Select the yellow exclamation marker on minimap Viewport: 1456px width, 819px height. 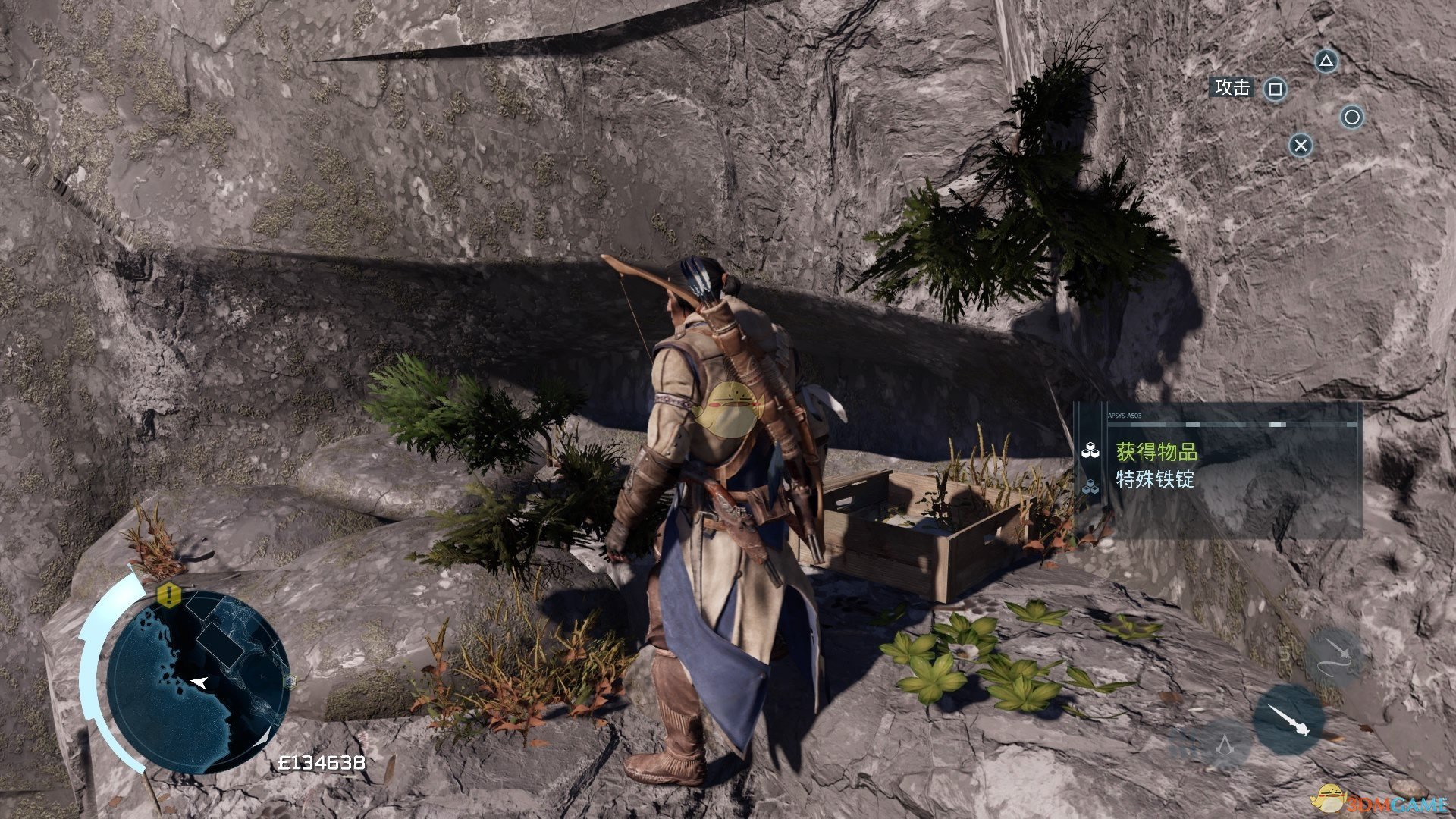tap(169, 595)
